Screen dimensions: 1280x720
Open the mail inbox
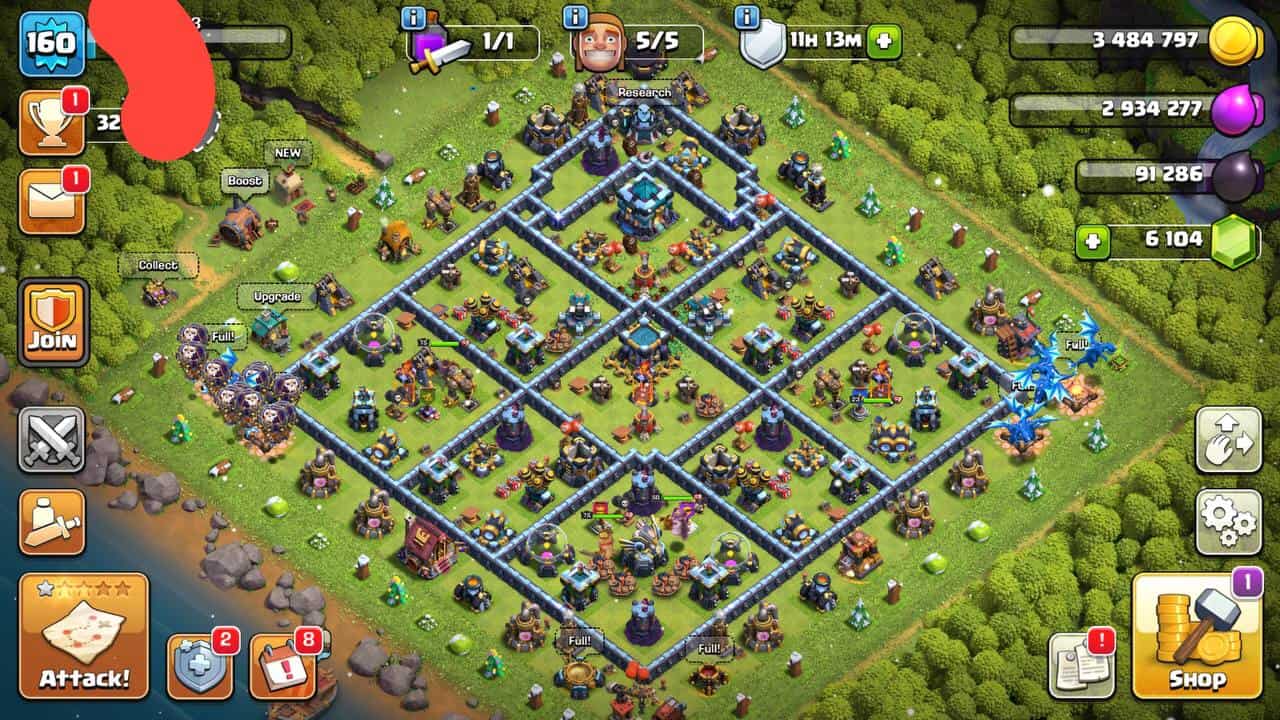click(x=51, y=201)
